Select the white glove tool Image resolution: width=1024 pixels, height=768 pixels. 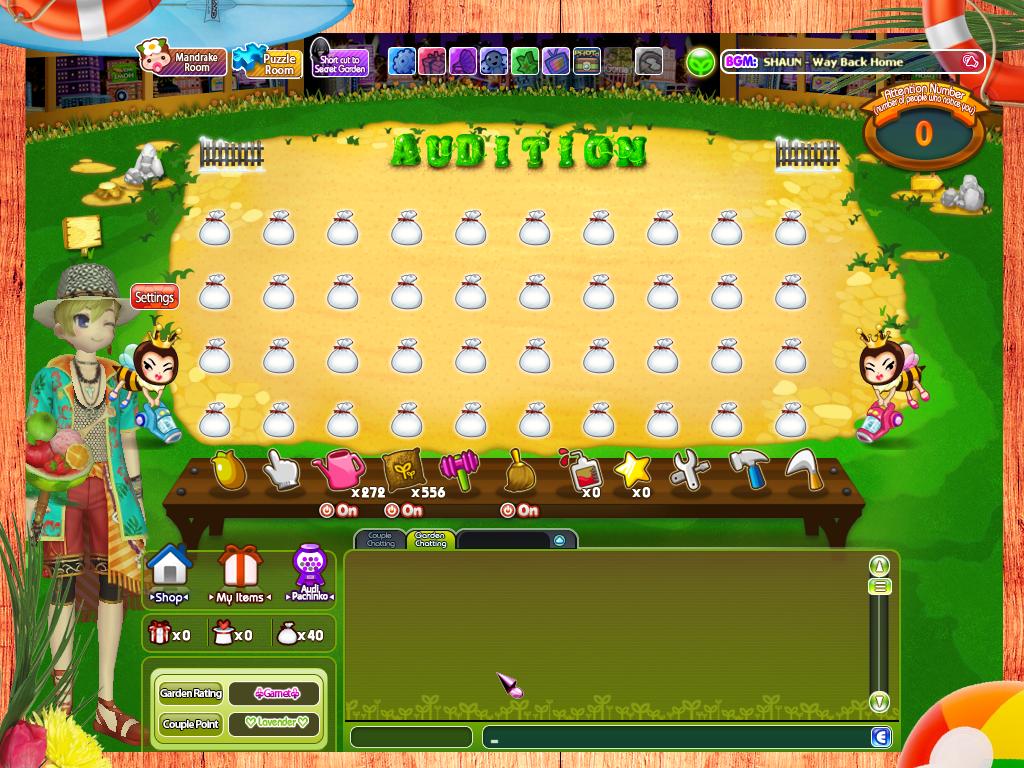pos(281,468)
